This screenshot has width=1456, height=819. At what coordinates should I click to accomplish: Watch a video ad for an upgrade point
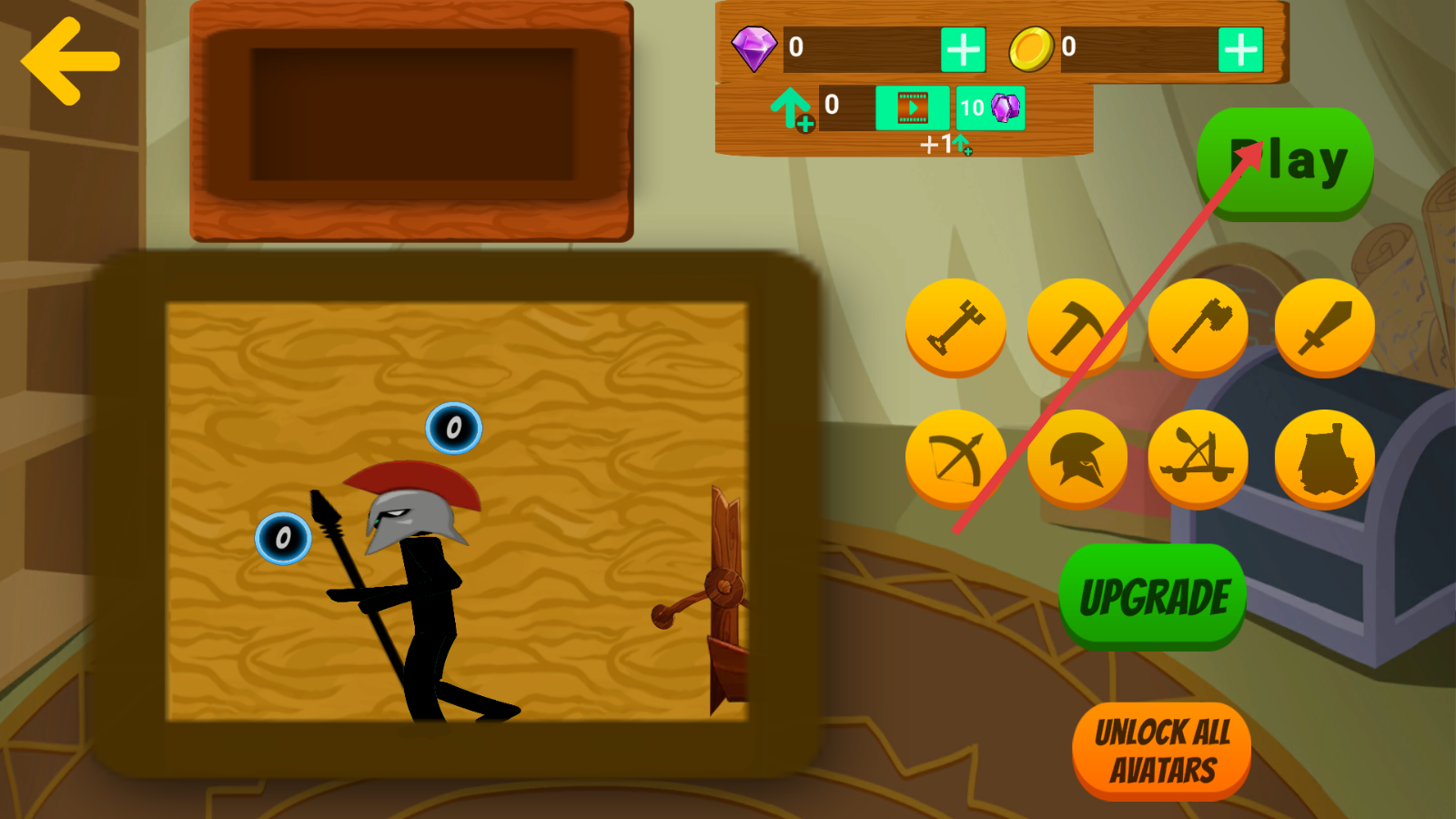tap(912, 108)
